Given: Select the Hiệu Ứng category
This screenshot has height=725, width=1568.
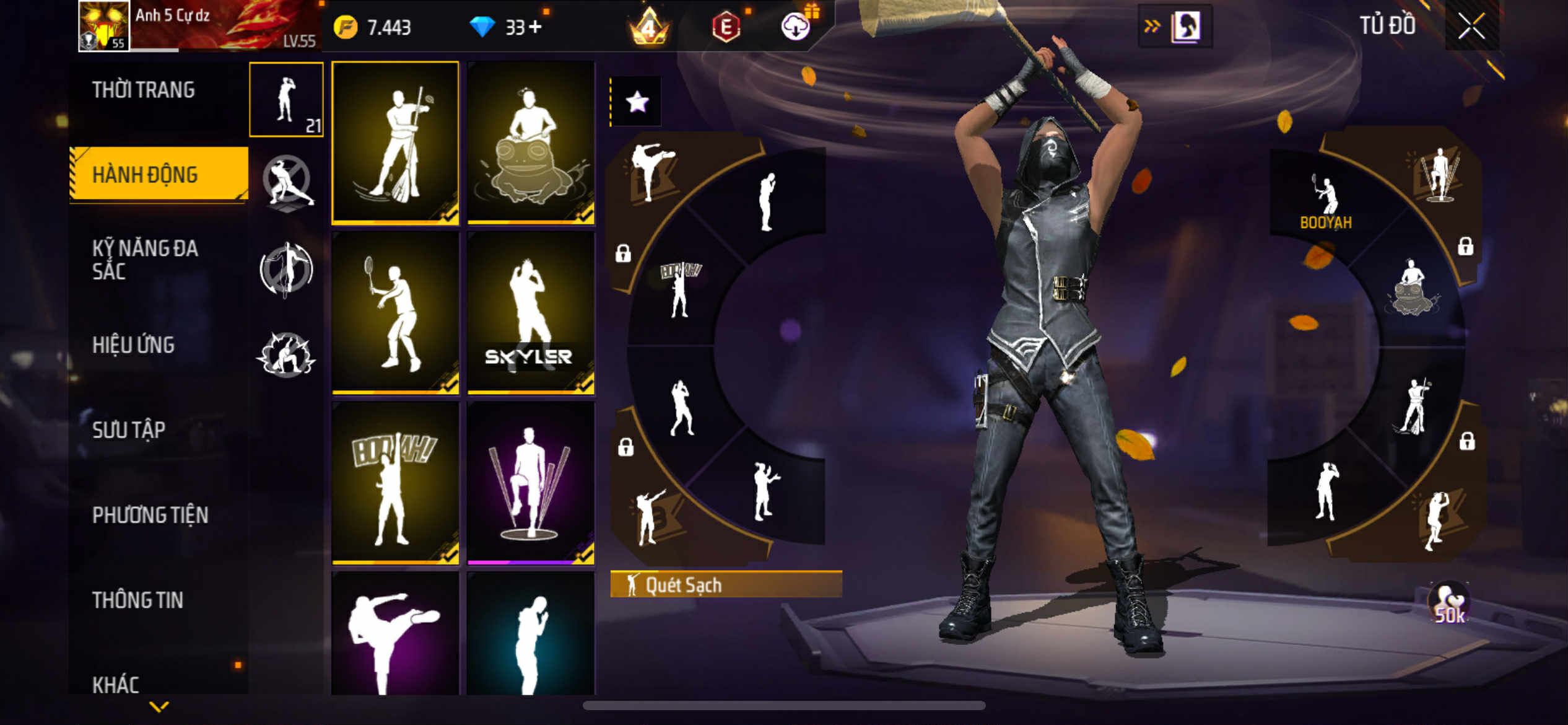Looking at the screenshot, I should [x=133, y=345].
